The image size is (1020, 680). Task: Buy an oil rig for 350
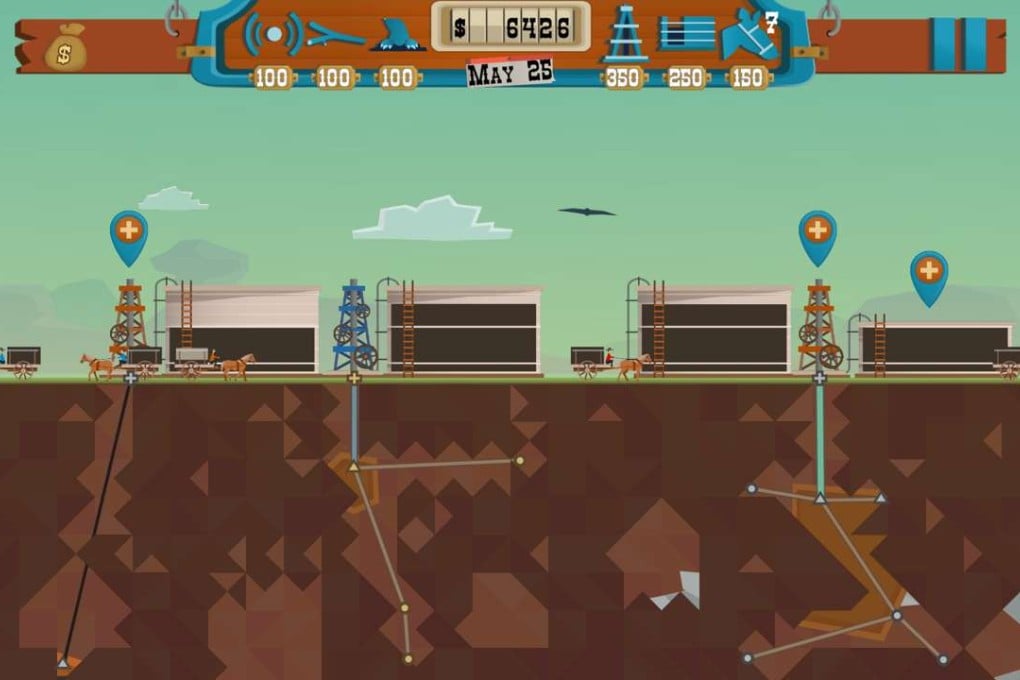point(624,33)
